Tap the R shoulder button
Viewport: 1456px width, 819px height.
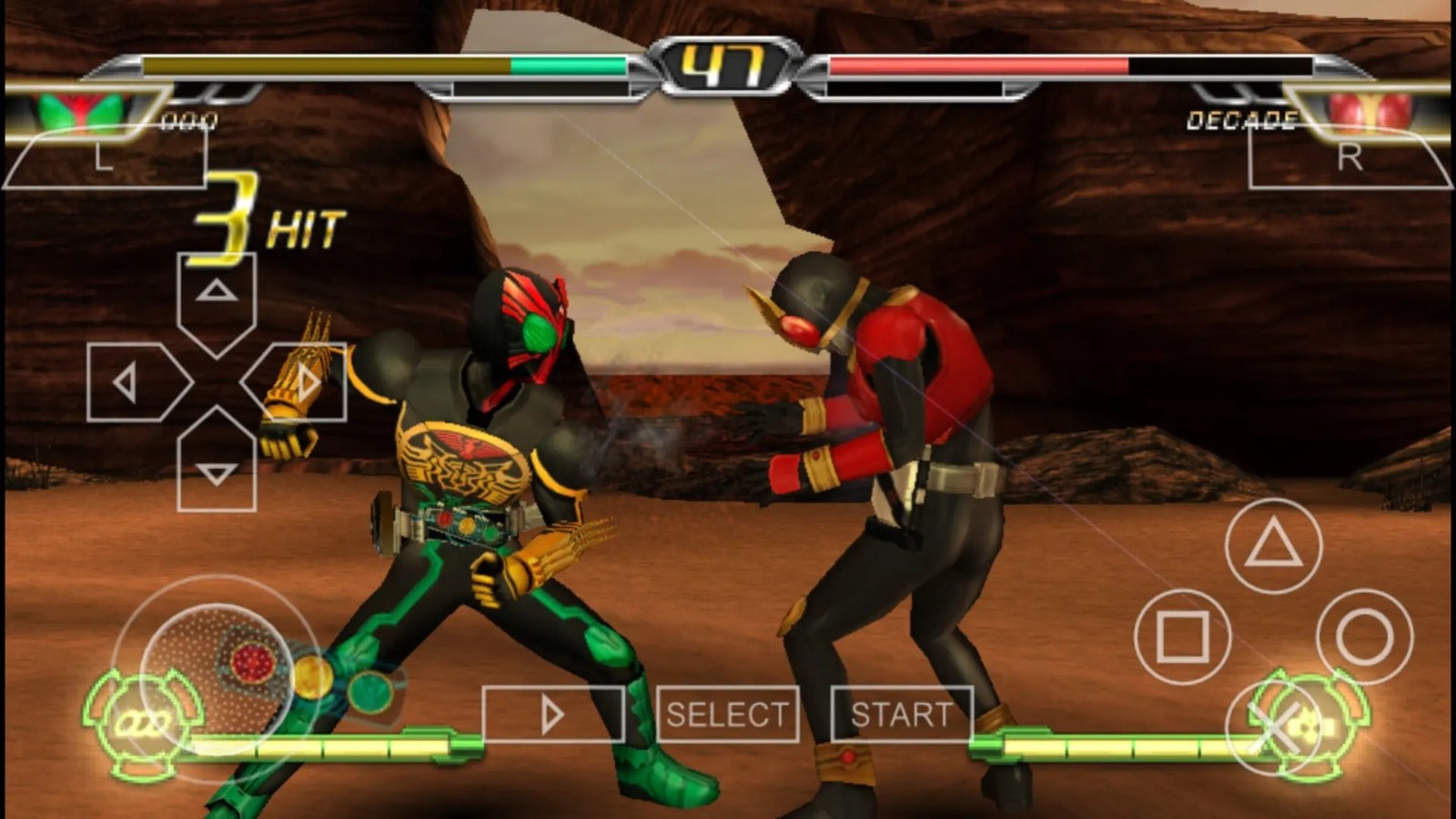coord(1350,158)
